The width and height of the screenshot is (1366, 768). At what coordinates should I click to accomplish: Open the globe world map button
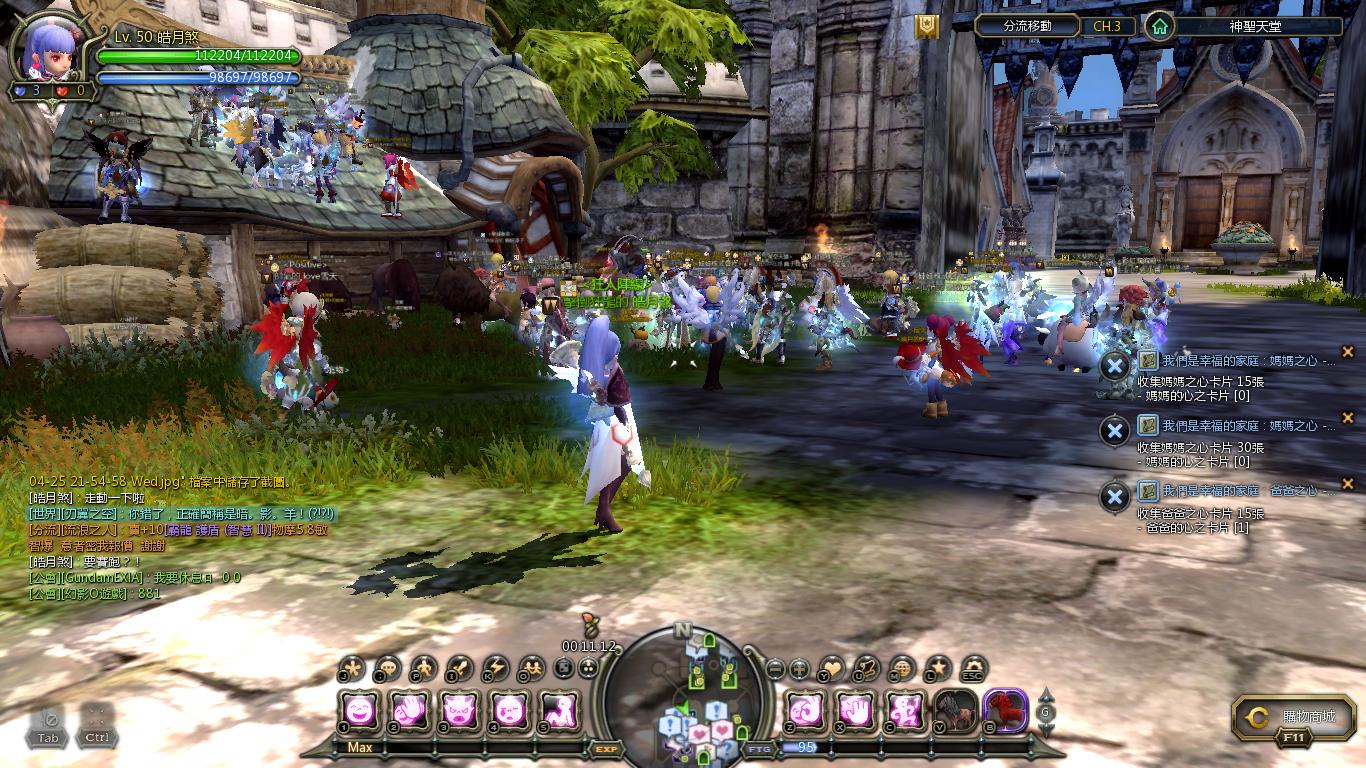(902, 668)
